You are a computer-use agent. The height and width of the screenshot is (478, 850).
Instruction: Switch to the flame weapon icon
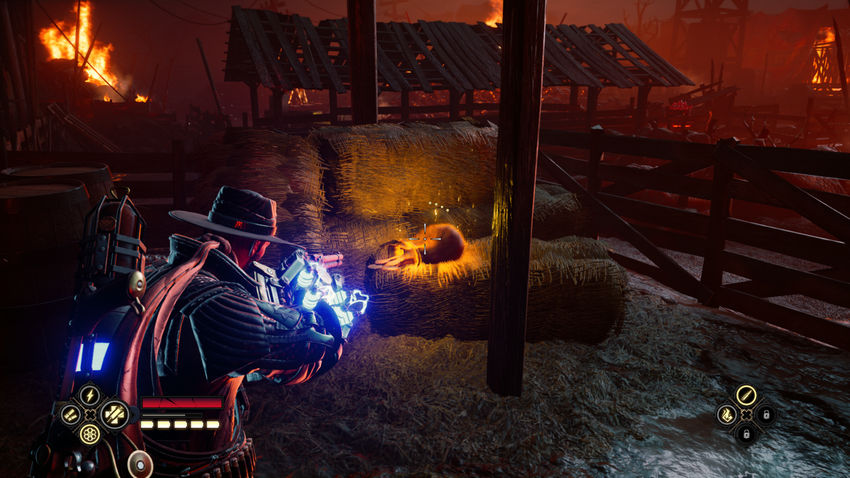[726, 414]
